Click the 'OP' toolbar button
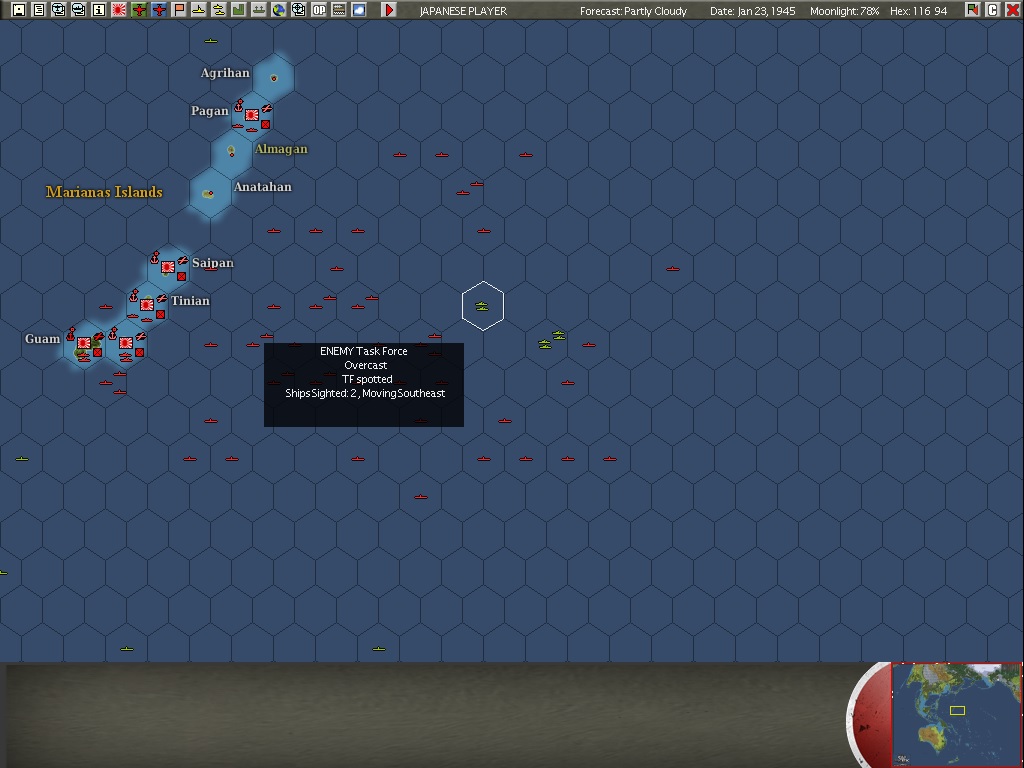The height and width of the screenshot is (768, 1024). coord(319,10)
